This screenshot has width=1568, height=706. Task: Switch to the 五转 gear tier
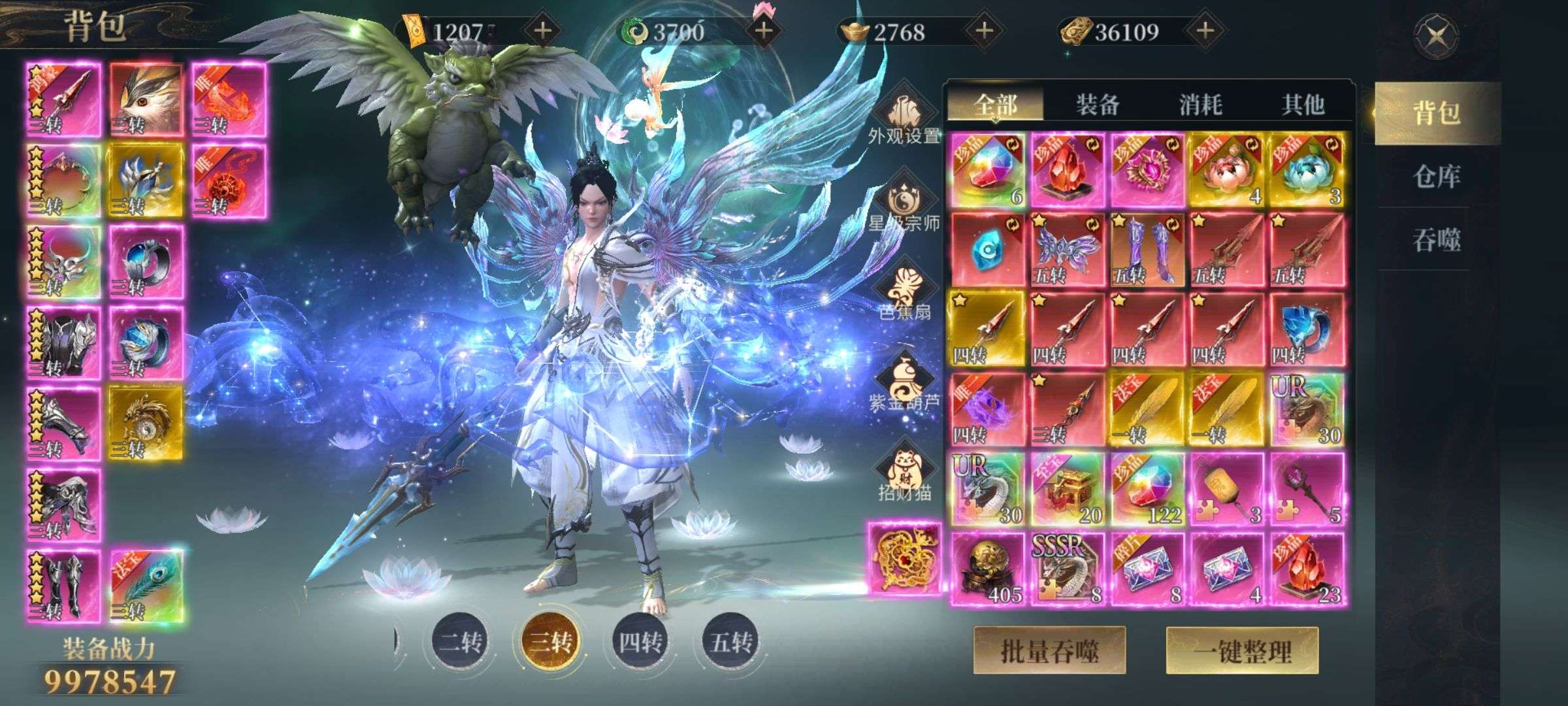click(x=730, y=641)
